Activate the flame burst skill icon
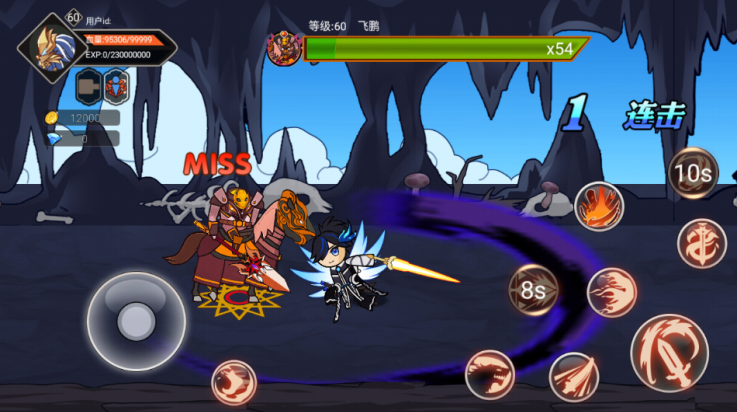This screenshot has width=737, height=412. pyautogui.click(x=598, y=206)
